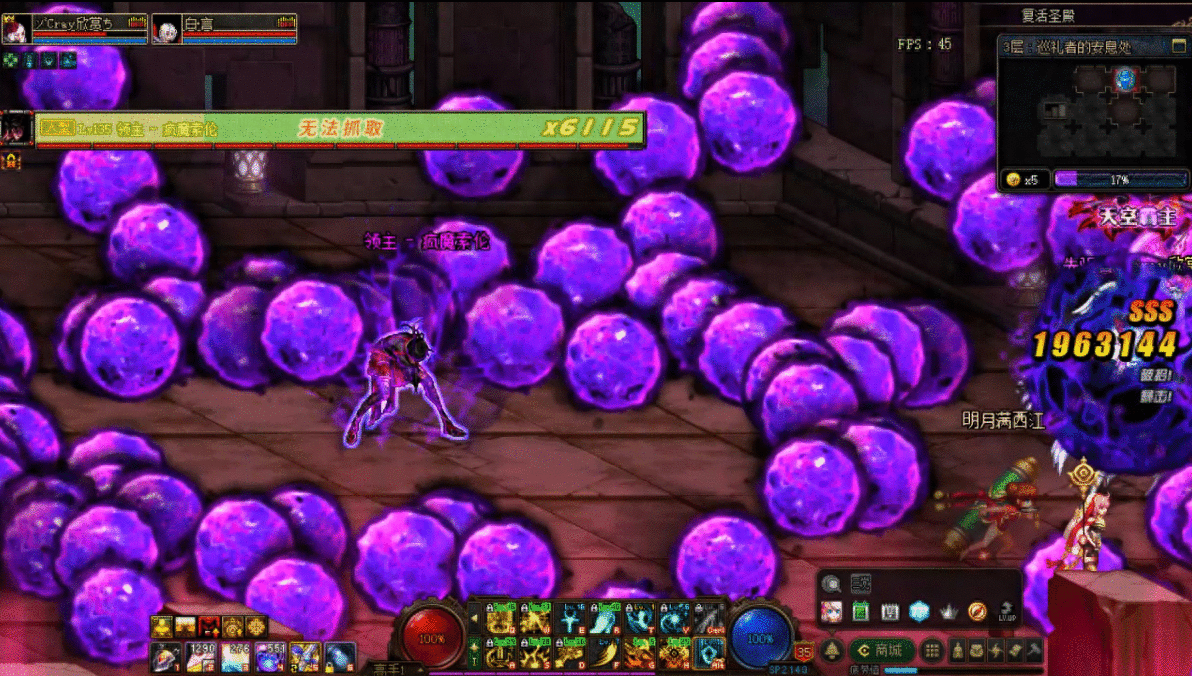Screen dimensions: 1192x676
Task: Open the orange compass icon
Action: (x=977, y=611)
